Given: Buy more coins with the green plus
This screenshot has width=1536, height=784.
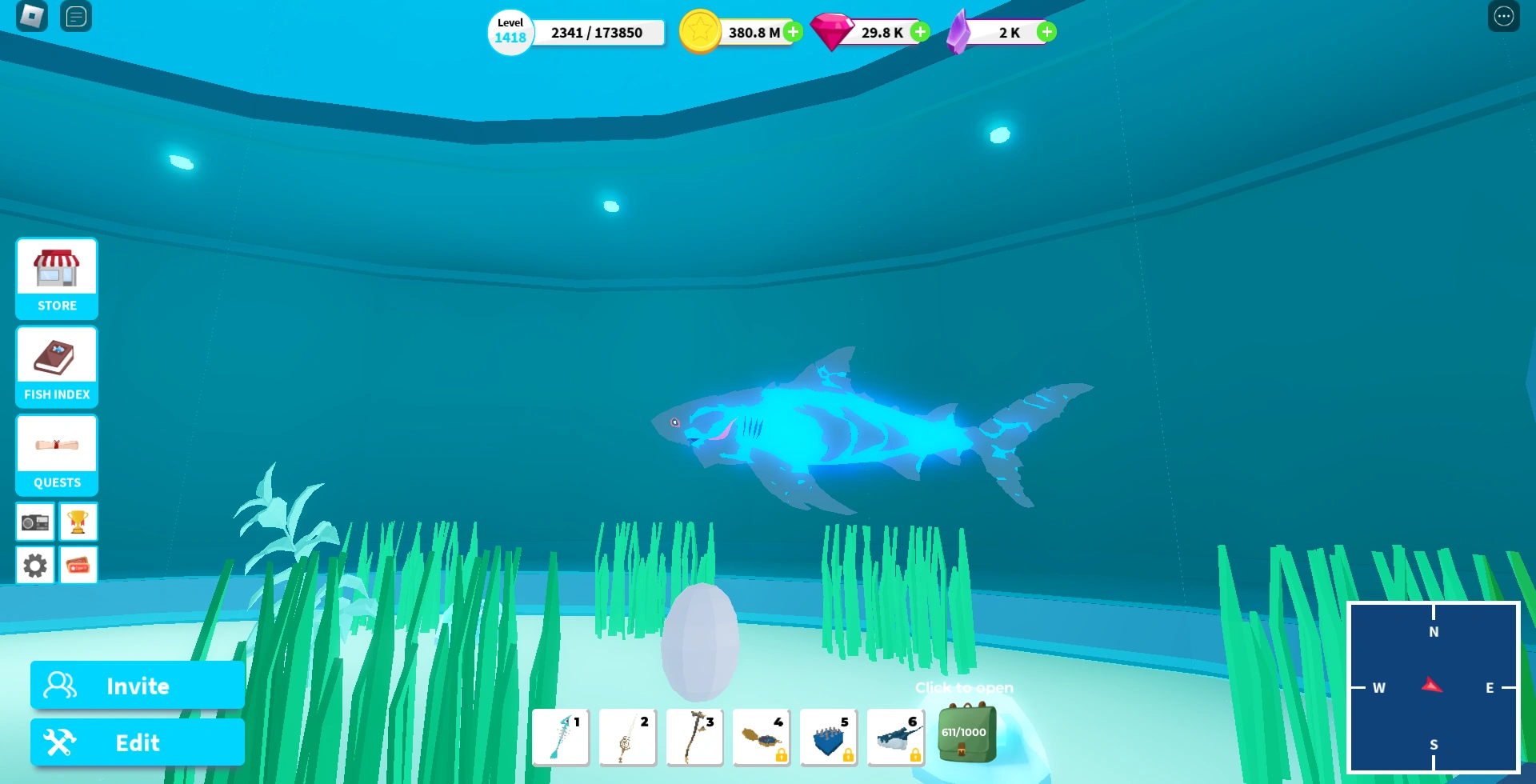Looking at the screenshot, I should (792, 32).
